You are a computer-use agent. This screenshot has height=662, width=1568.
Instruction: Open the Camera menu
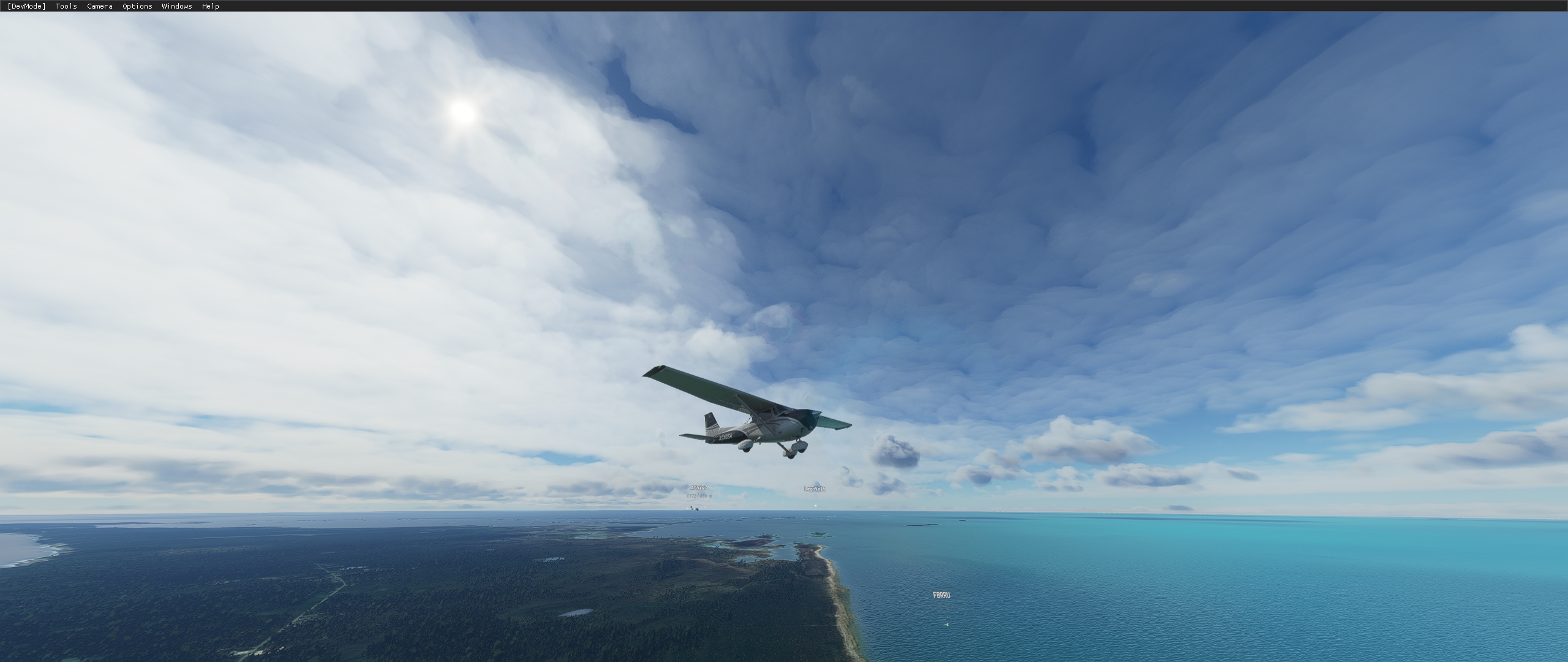point(99,6)
